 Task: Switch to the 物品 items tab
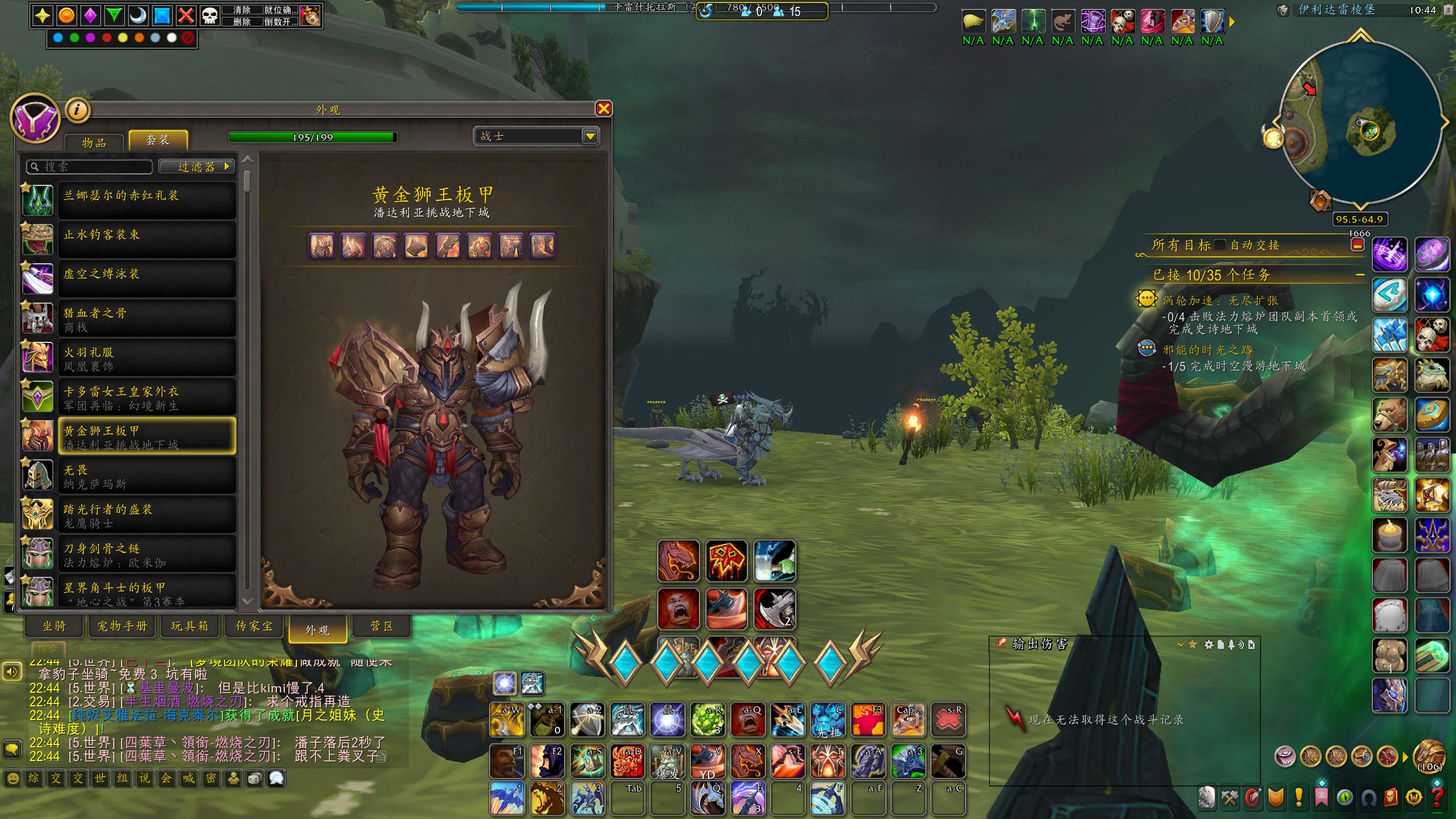94,143
